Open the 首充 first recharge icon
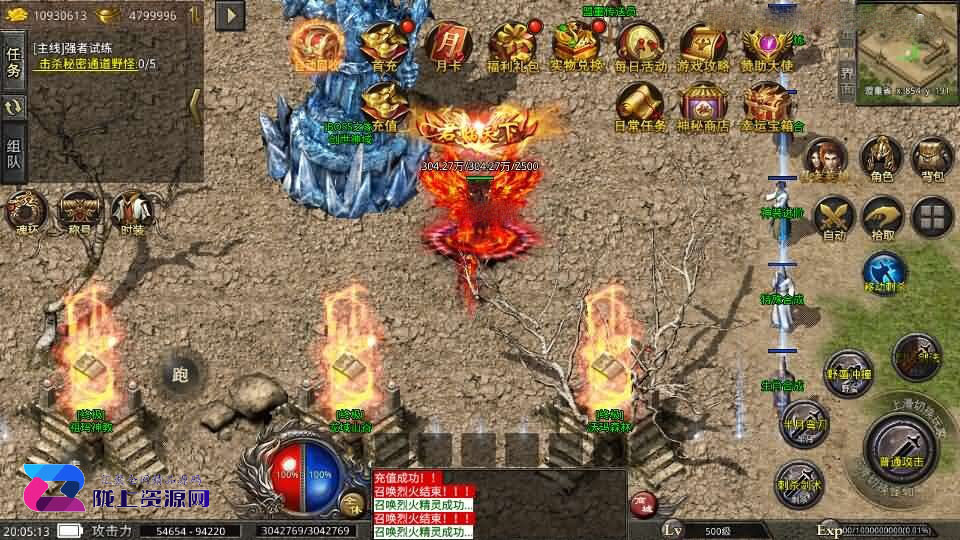The height and width of the screenshot is (540, 960). pos(383,44)
